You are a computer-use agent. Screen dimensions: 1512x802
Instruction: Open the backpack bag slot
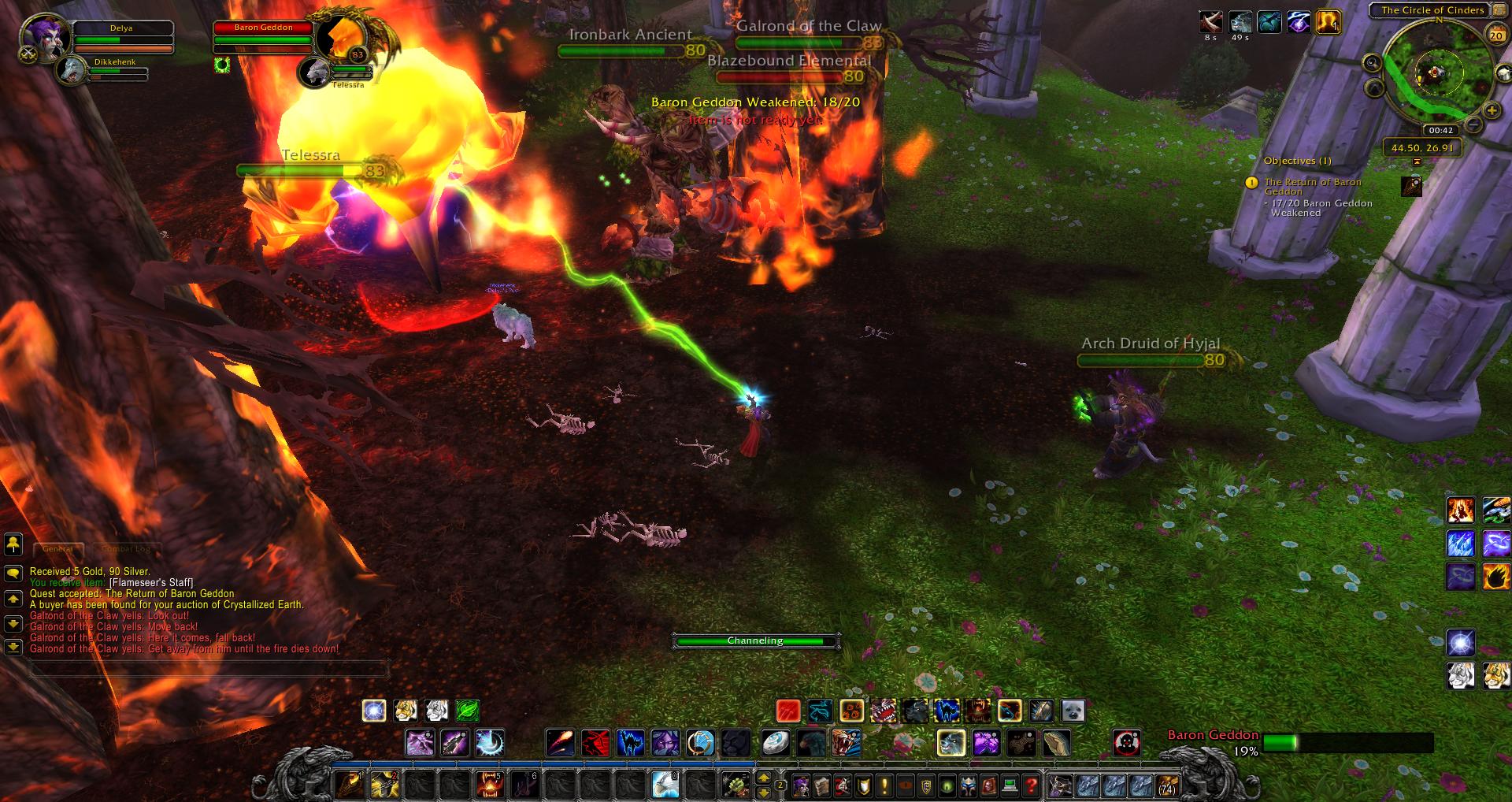click(1167, 785)
